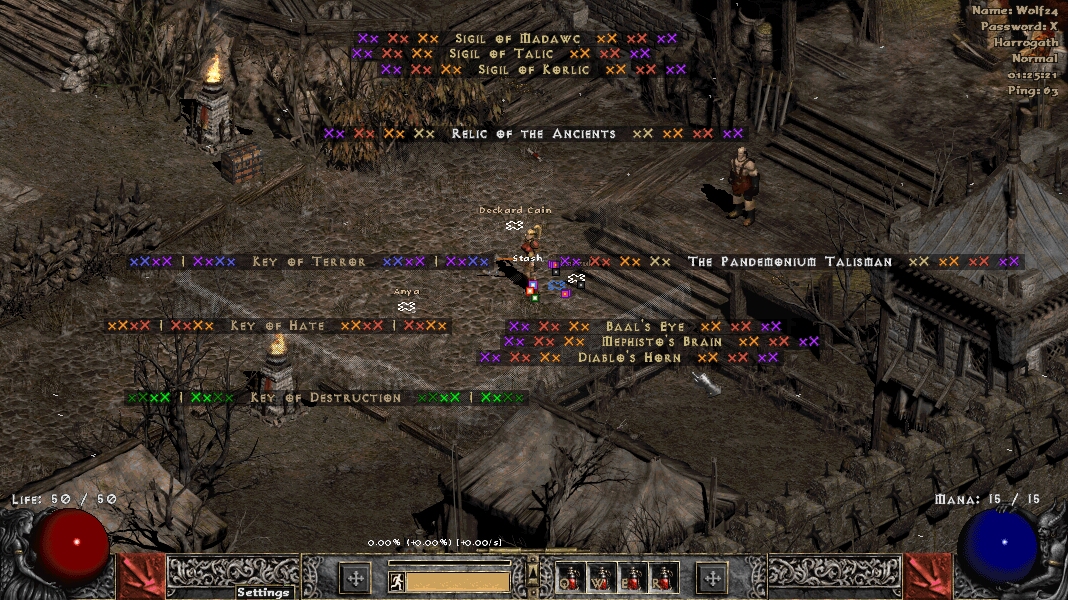Use the belt potion labeled Q
The image size is (1068, 600).
[571, 577]
